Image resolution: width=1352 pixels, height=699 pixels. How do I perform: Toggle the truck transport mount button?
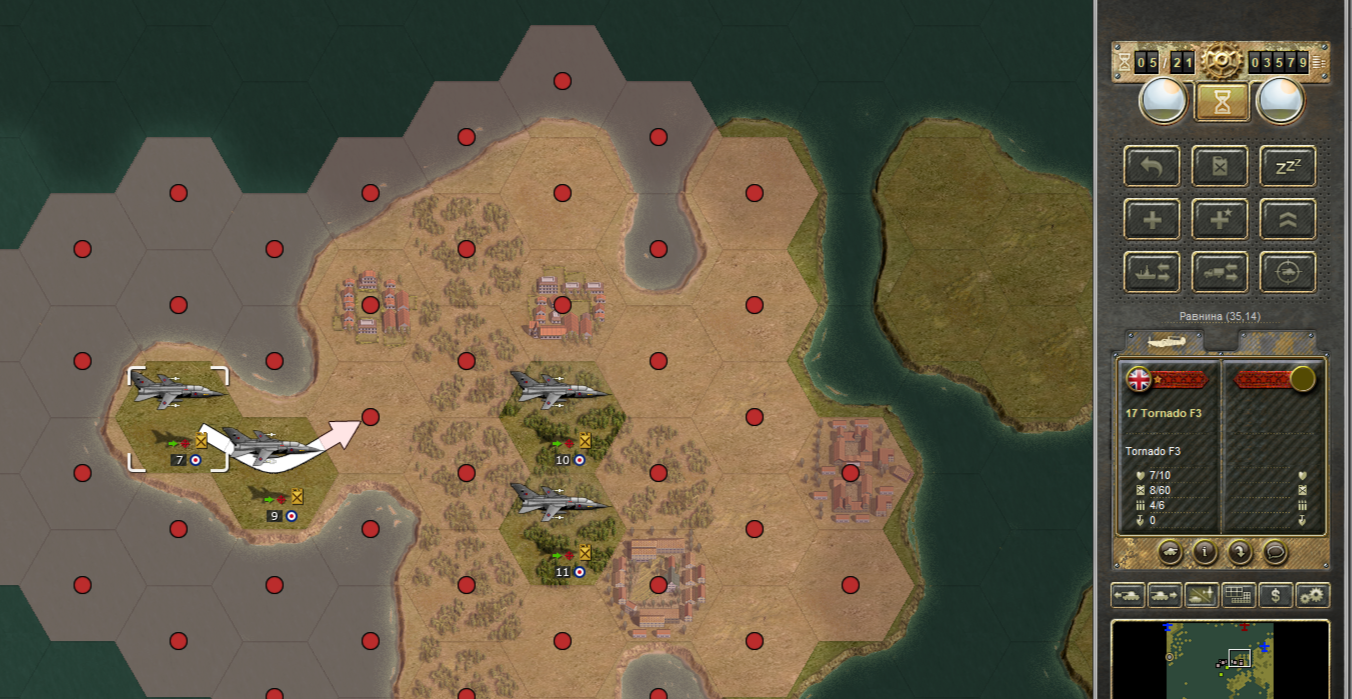[1220, 272]
